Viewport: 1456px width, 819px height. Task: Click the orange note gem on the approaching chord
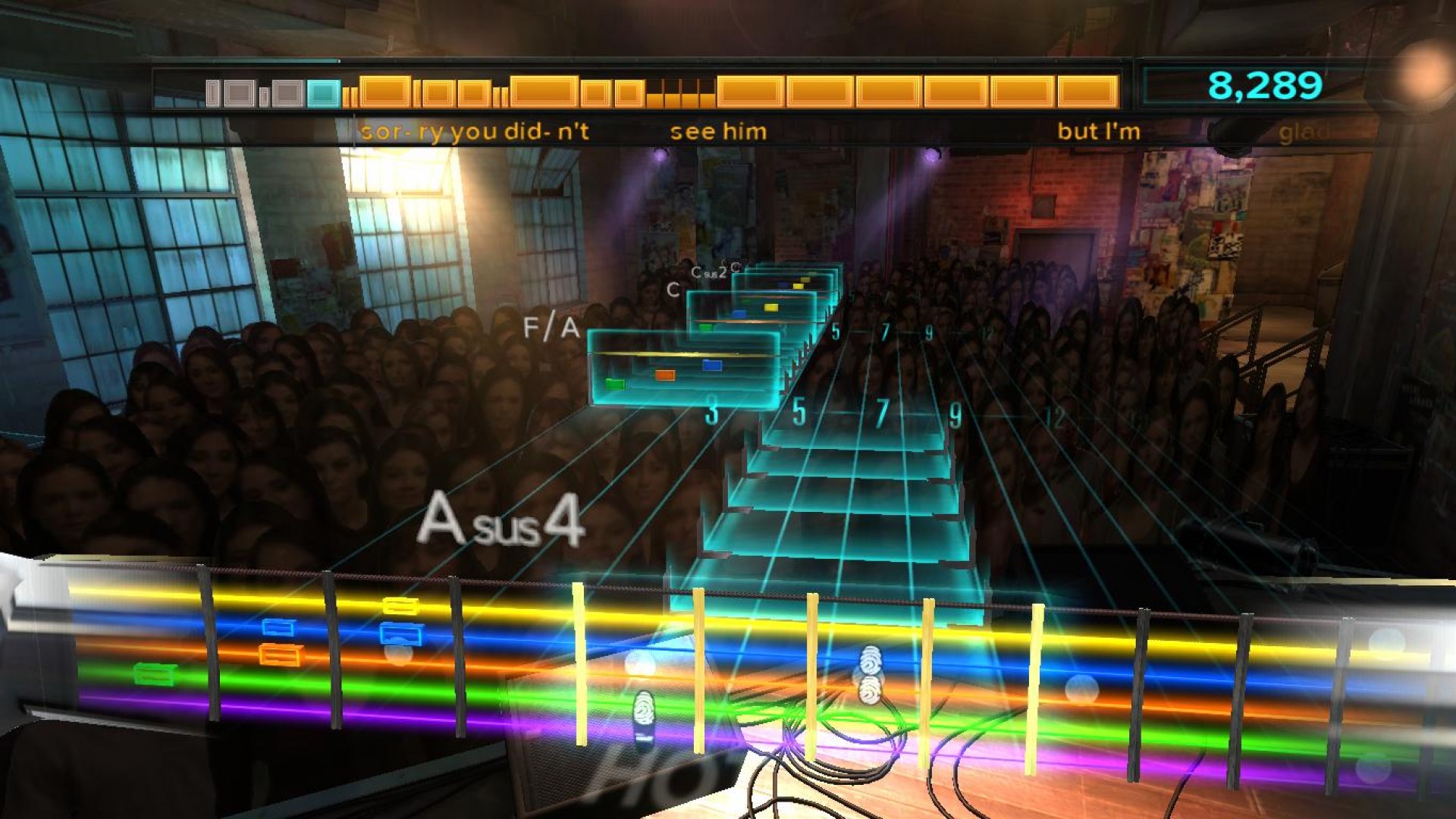click(665, 375)
